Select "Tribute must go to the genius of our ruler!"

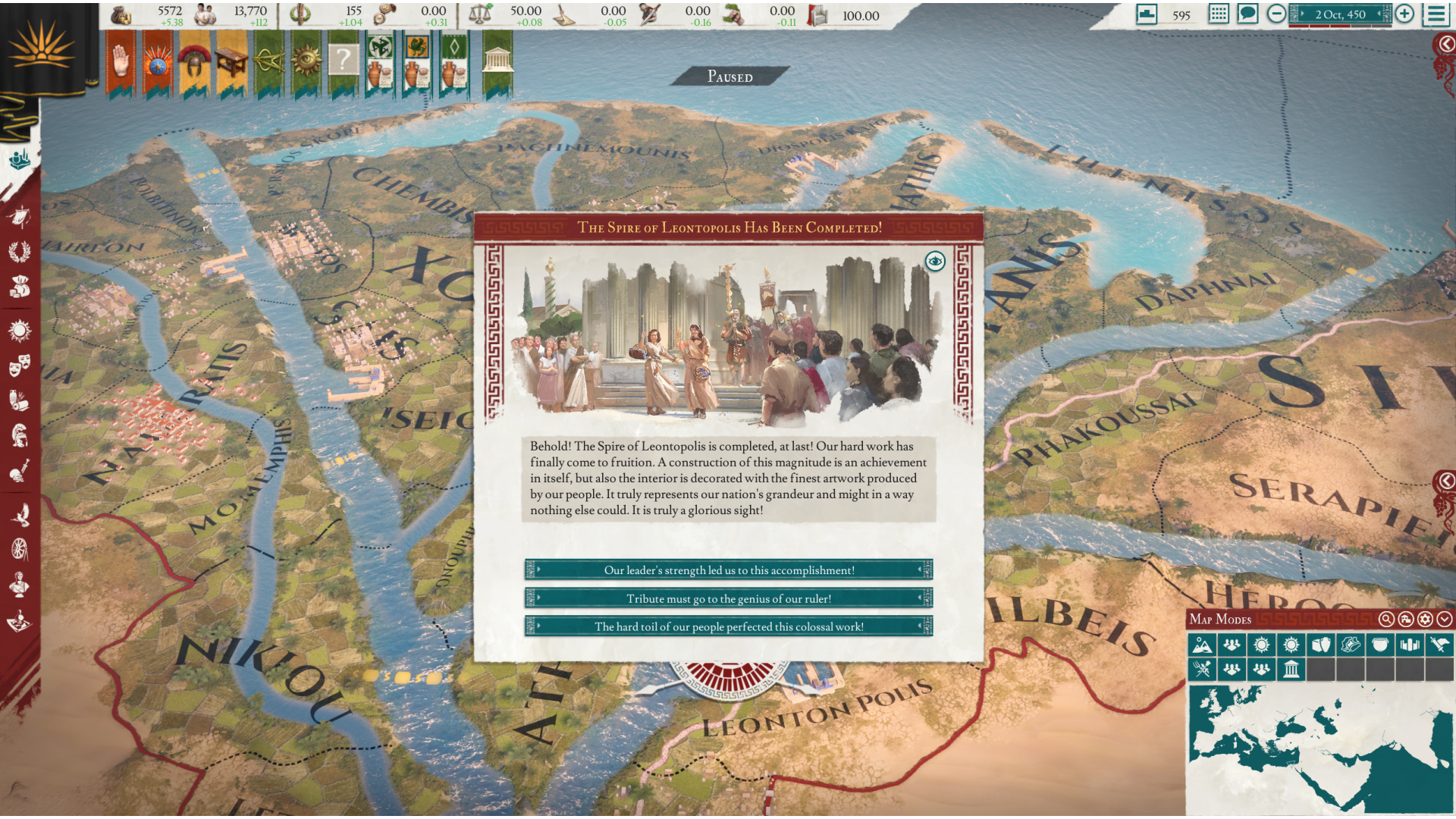(728, 598)
